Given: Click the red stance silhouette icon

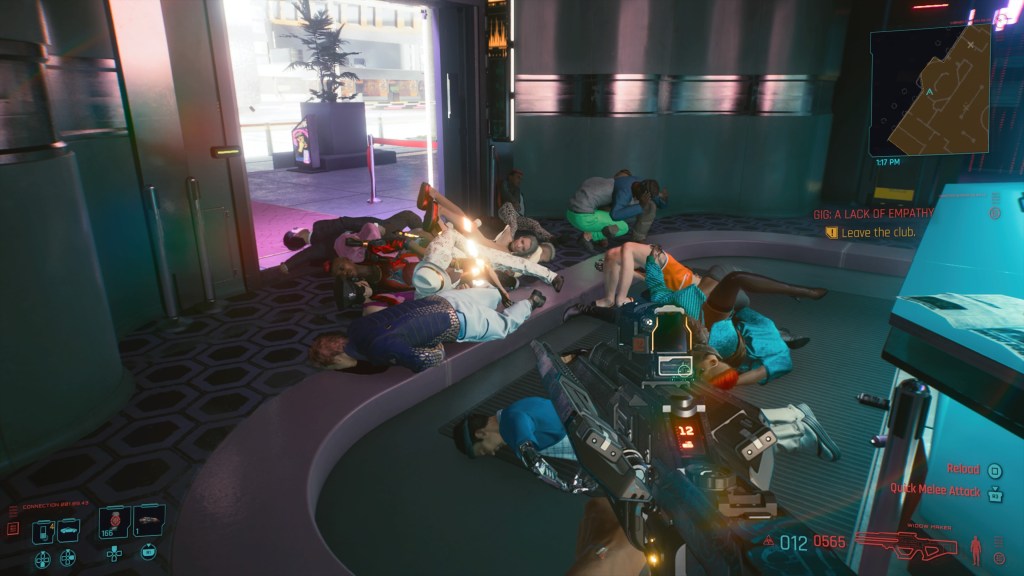Looking at the screenshot, I should tap(976, 549).
